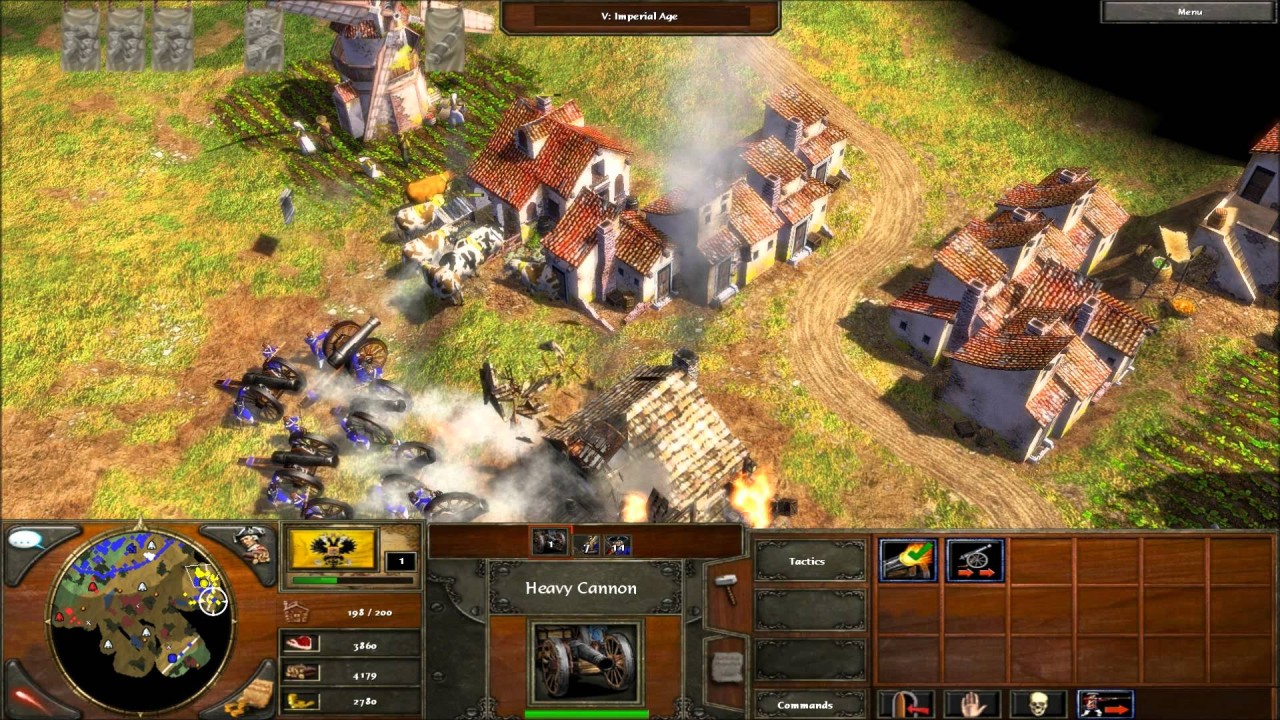Open the Tactics panel
Viewport: 1280px width, 720px height.
(808, 561)
